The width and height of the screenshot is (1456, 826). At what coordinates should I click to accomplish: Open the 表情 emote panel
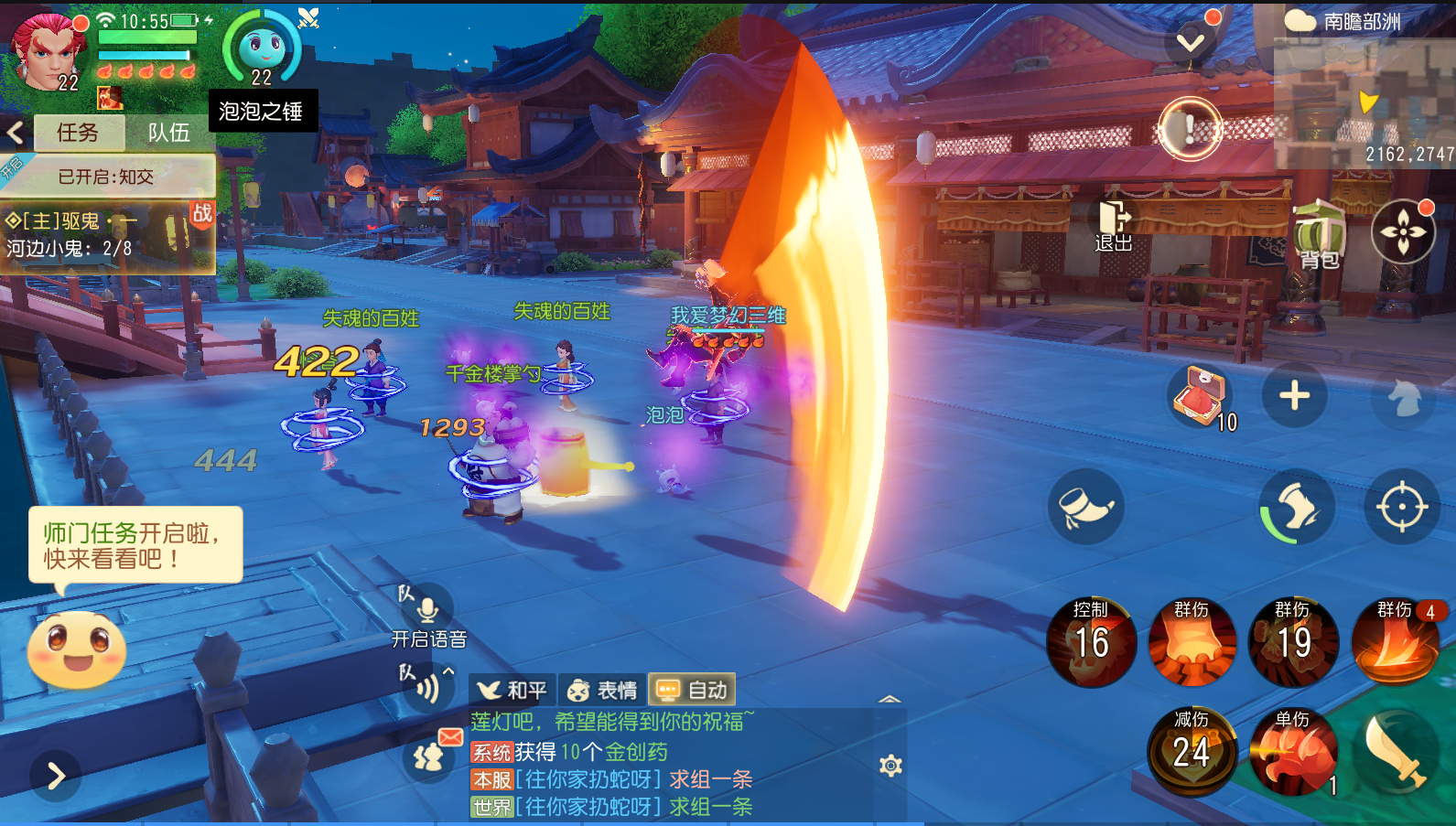(602, 690)
